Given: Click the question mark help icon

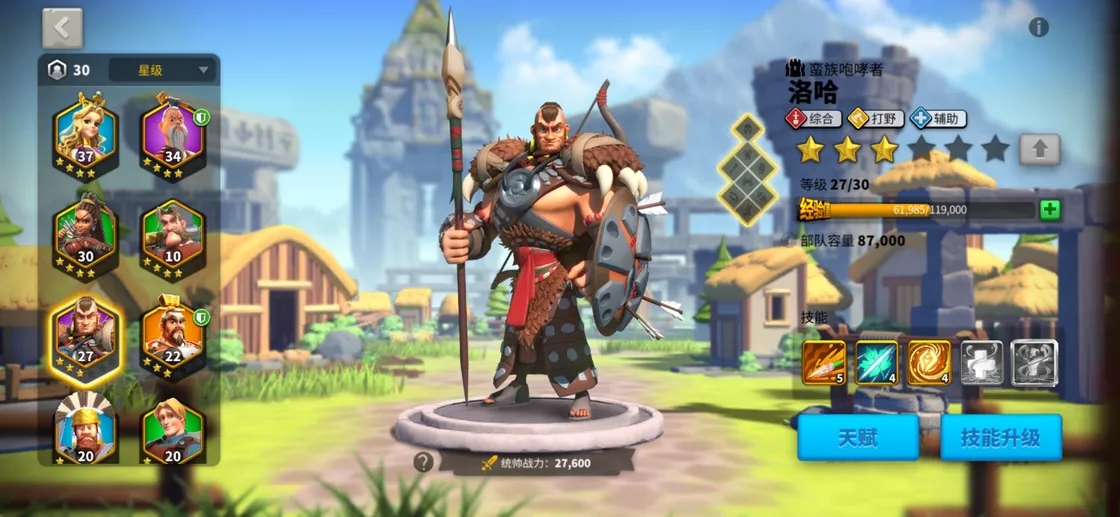Looking at the screenshot, I should coord(424,462).
